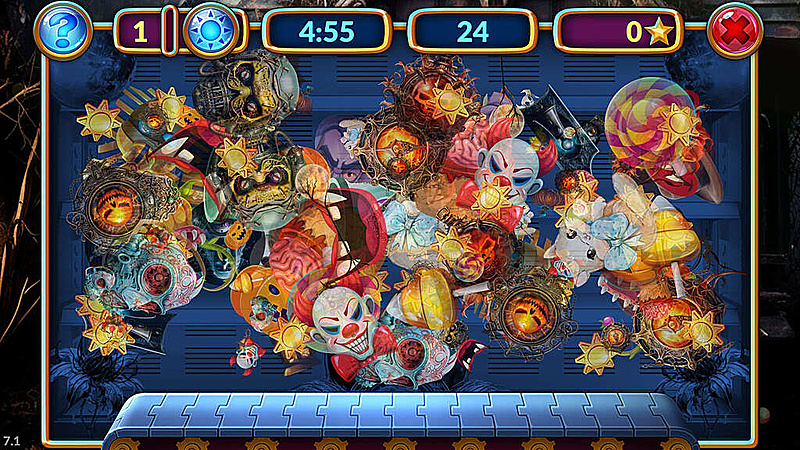This screenshot has height=450, width=800.
Task: Close the minigame with the red X
Action: (735, 31)
